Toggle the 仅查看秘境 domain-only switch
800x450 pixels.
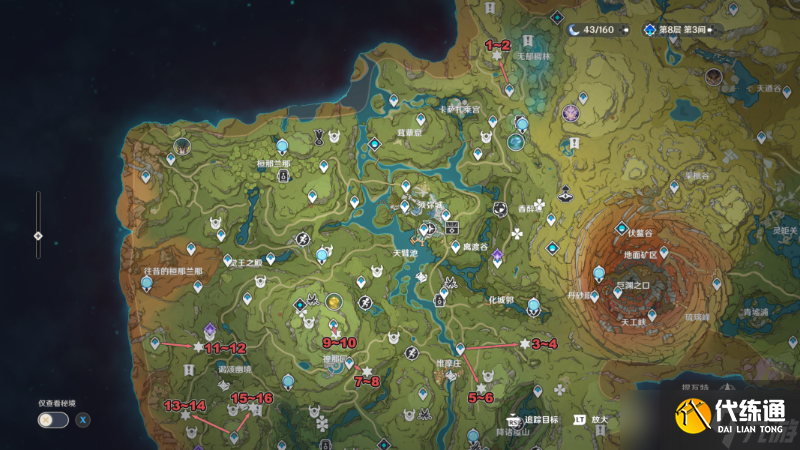coord(52,419)
